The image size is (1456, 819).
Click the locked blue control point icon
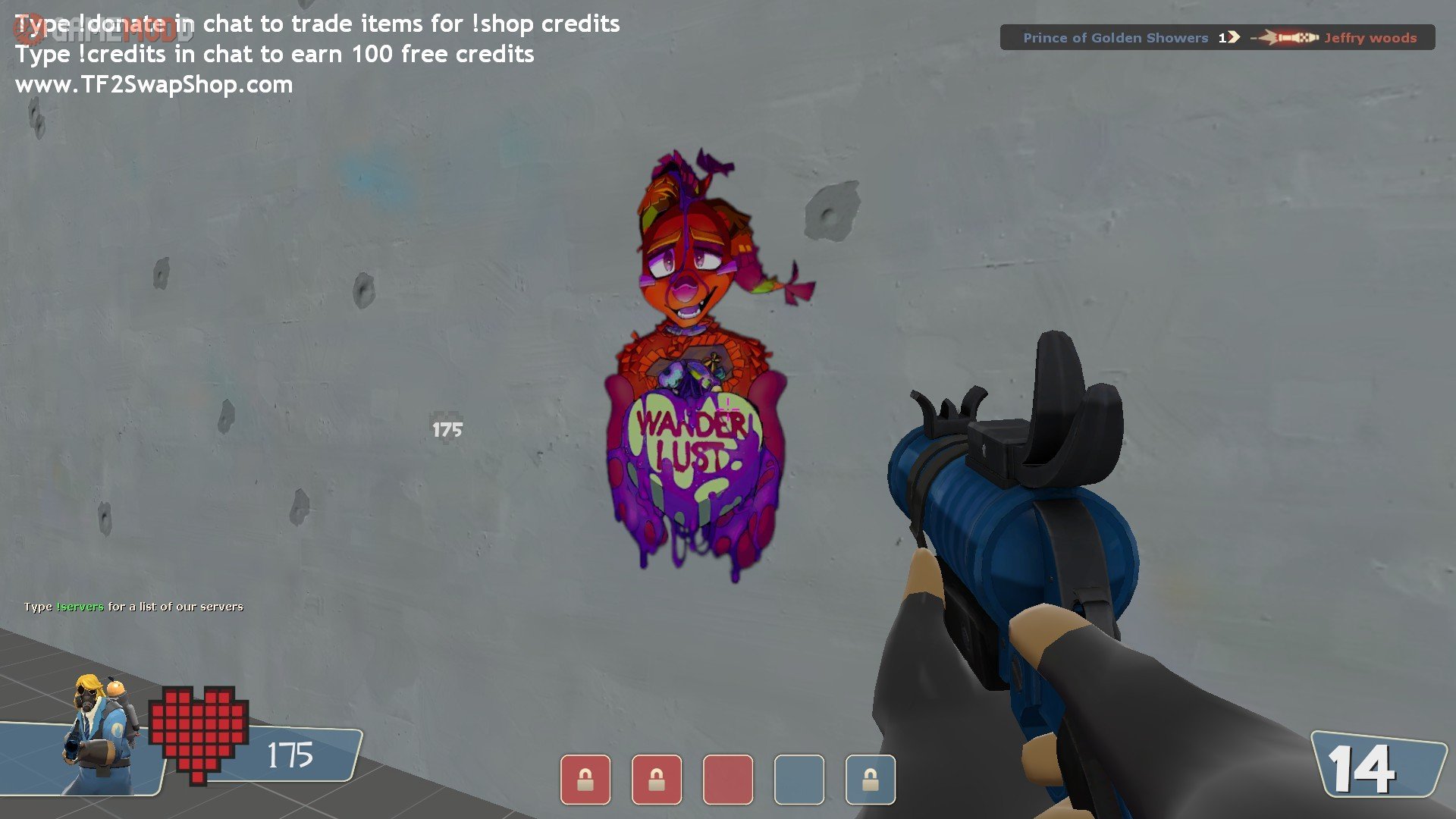pyautogui.click(x=870, y=779)
